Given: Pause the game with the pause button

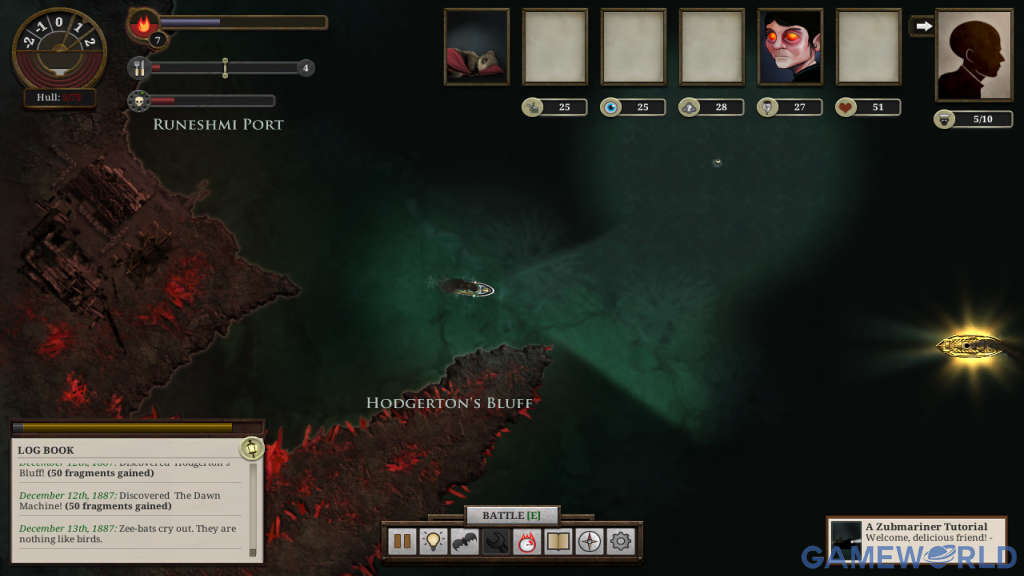Looking at the screenshot, I should pyautogui.click(x=402, y=541).
